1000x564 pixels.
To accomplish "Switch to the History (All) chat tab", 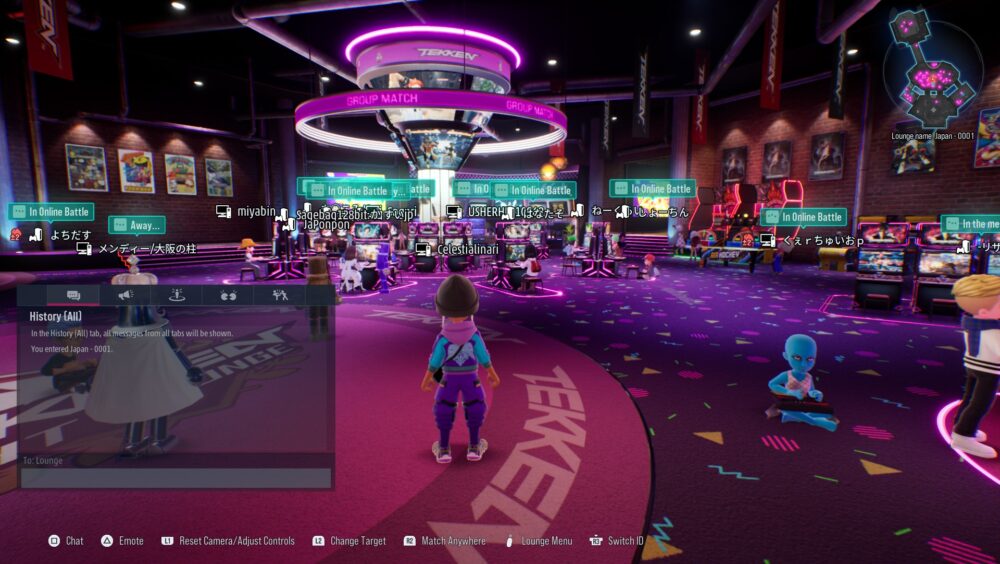I will (73, 295).
